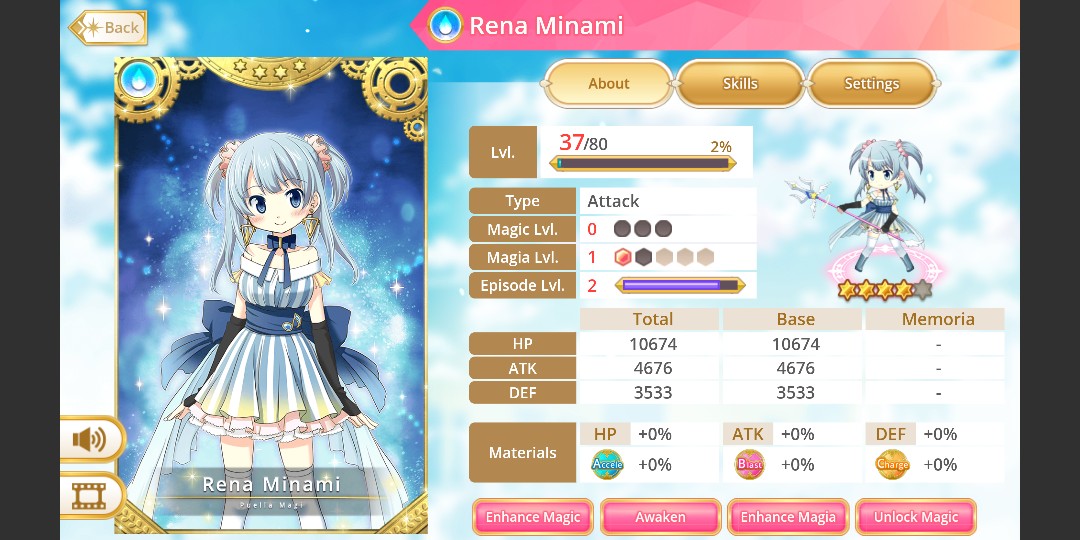Open the film strip animation viewer

91,494
